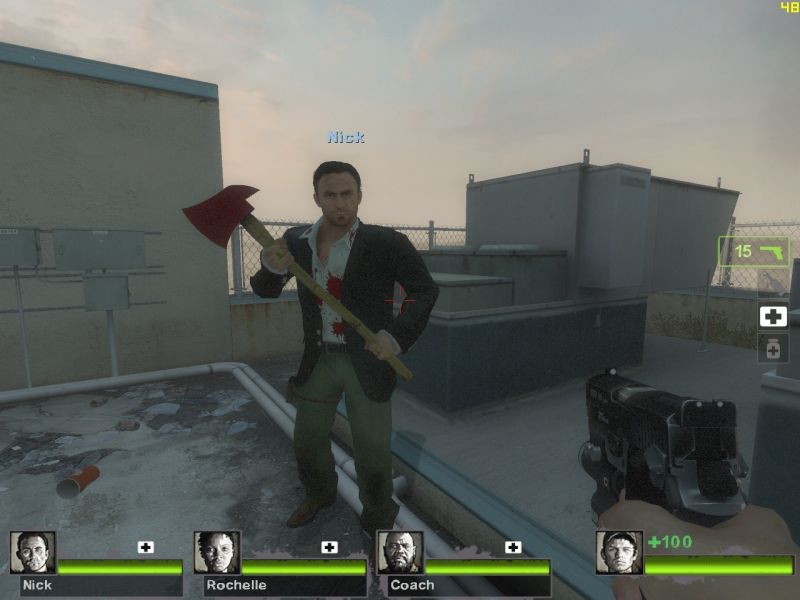Click Rochelle's teammate portrait
Screen dimensions: 800x600
[217, 553]
